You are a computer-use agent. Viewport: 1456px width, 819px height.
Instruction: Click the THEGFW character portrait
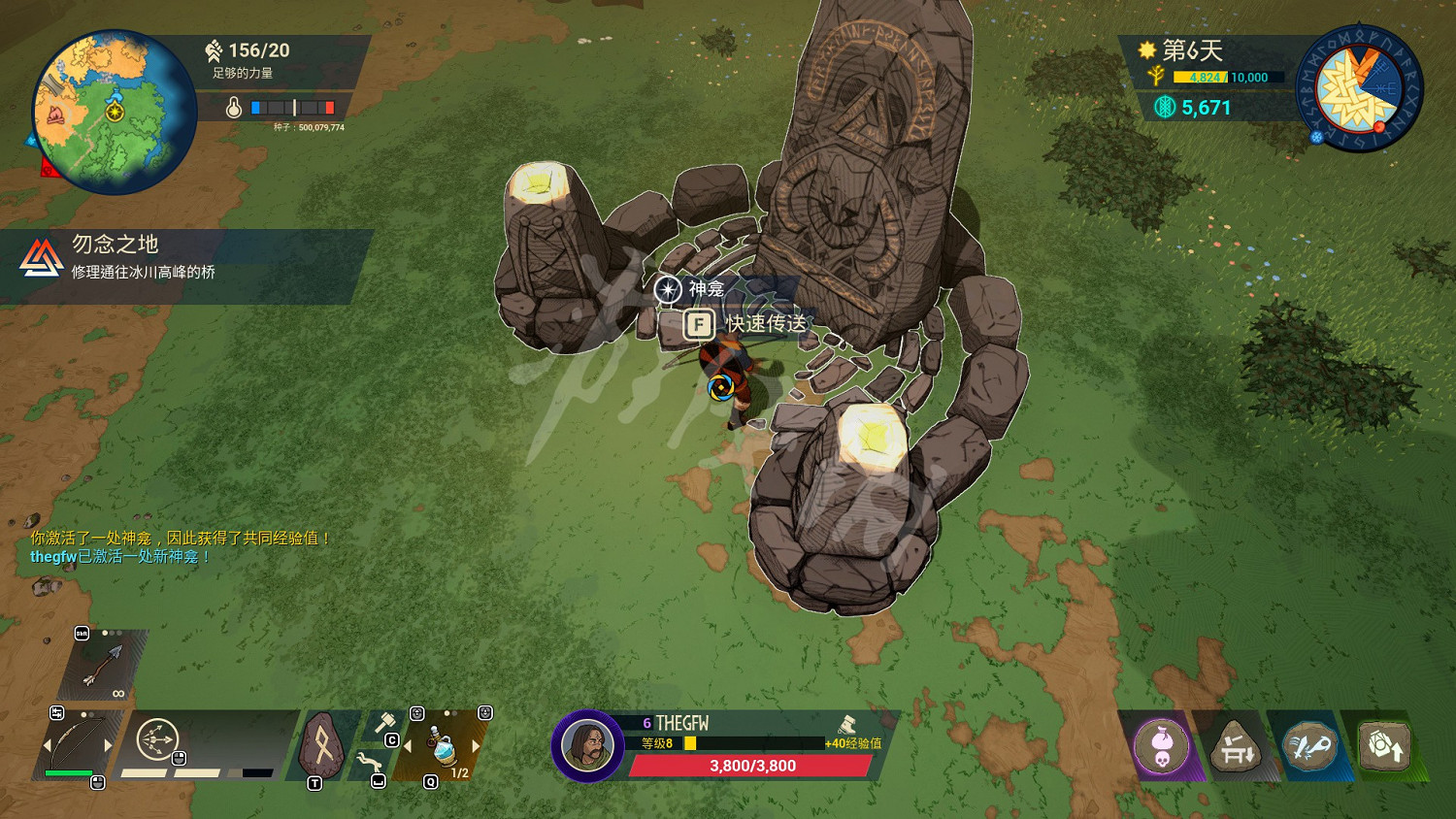click(586, 745)
